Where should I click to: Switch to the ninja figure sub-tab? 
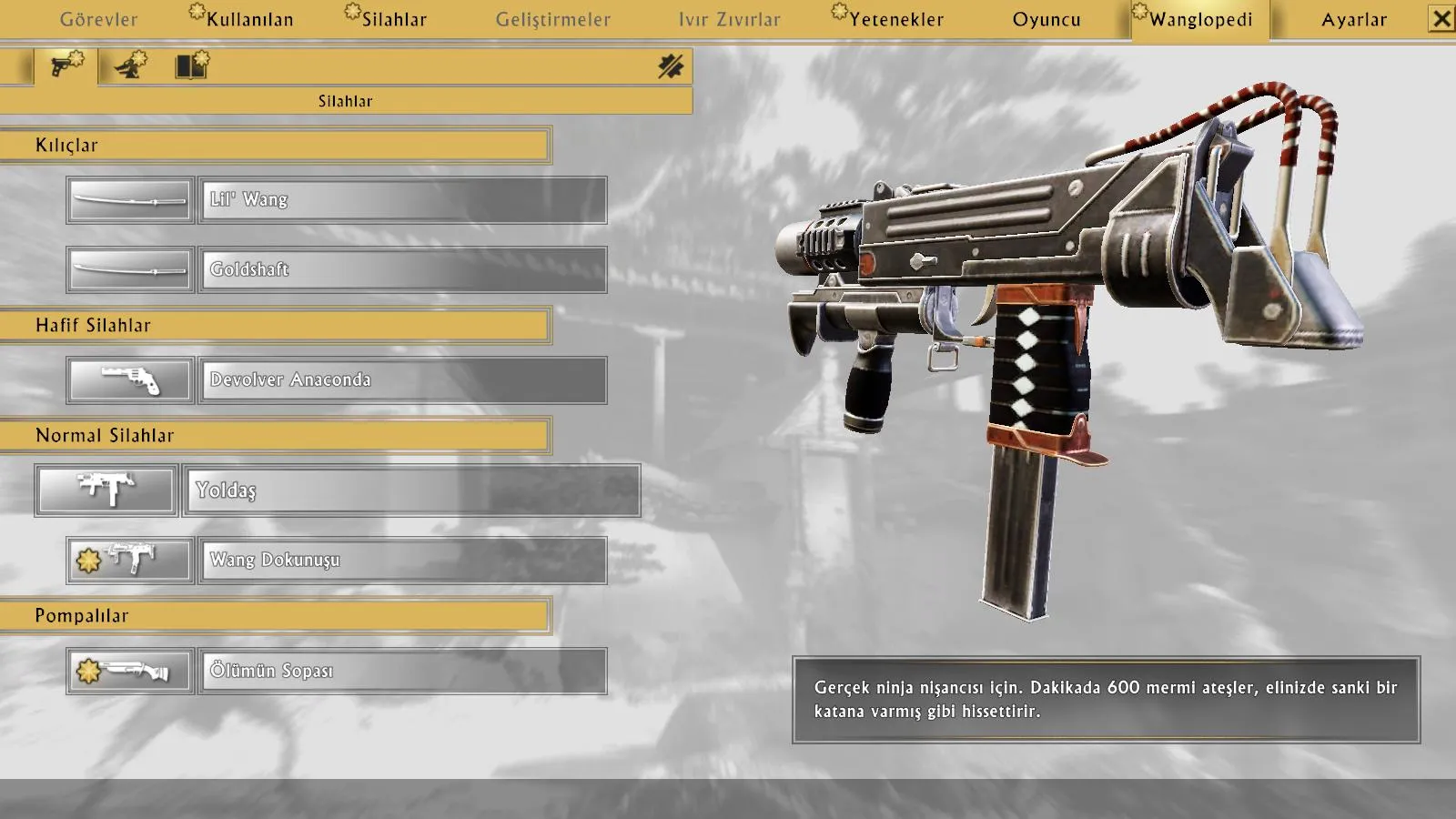click(x=130, y=66)
